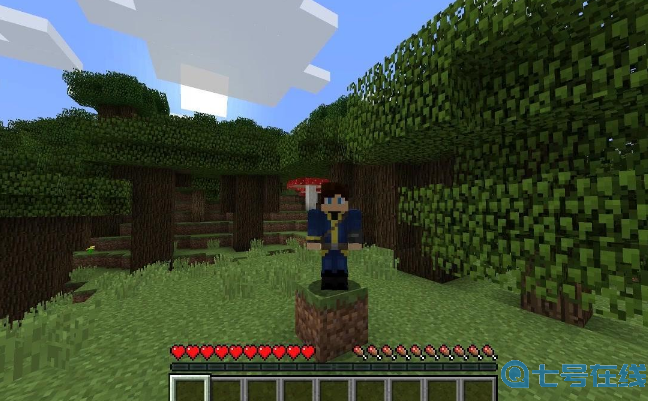Select the highlighted first hotbar slot
The width and height of the screenshot is (648, 401).
point(190,390)
